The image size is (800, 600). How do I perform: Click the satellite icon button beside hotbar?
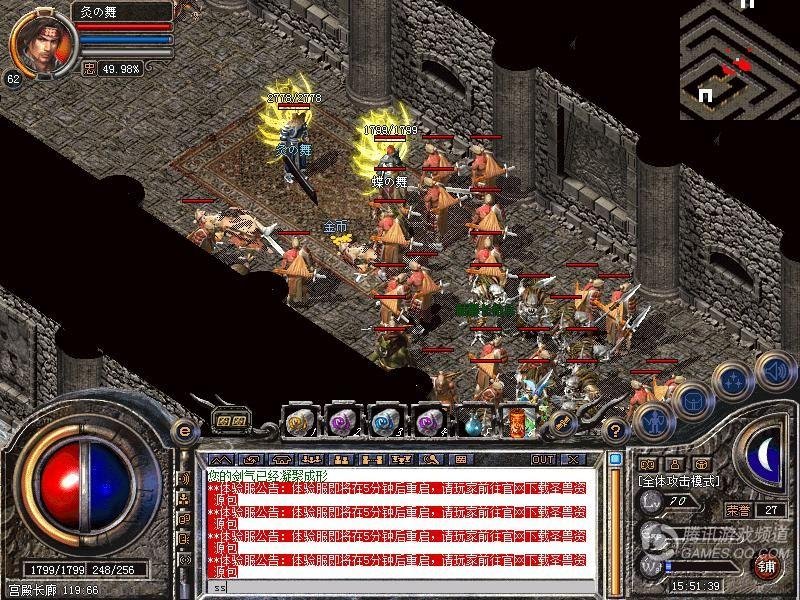tap(562, 423)
